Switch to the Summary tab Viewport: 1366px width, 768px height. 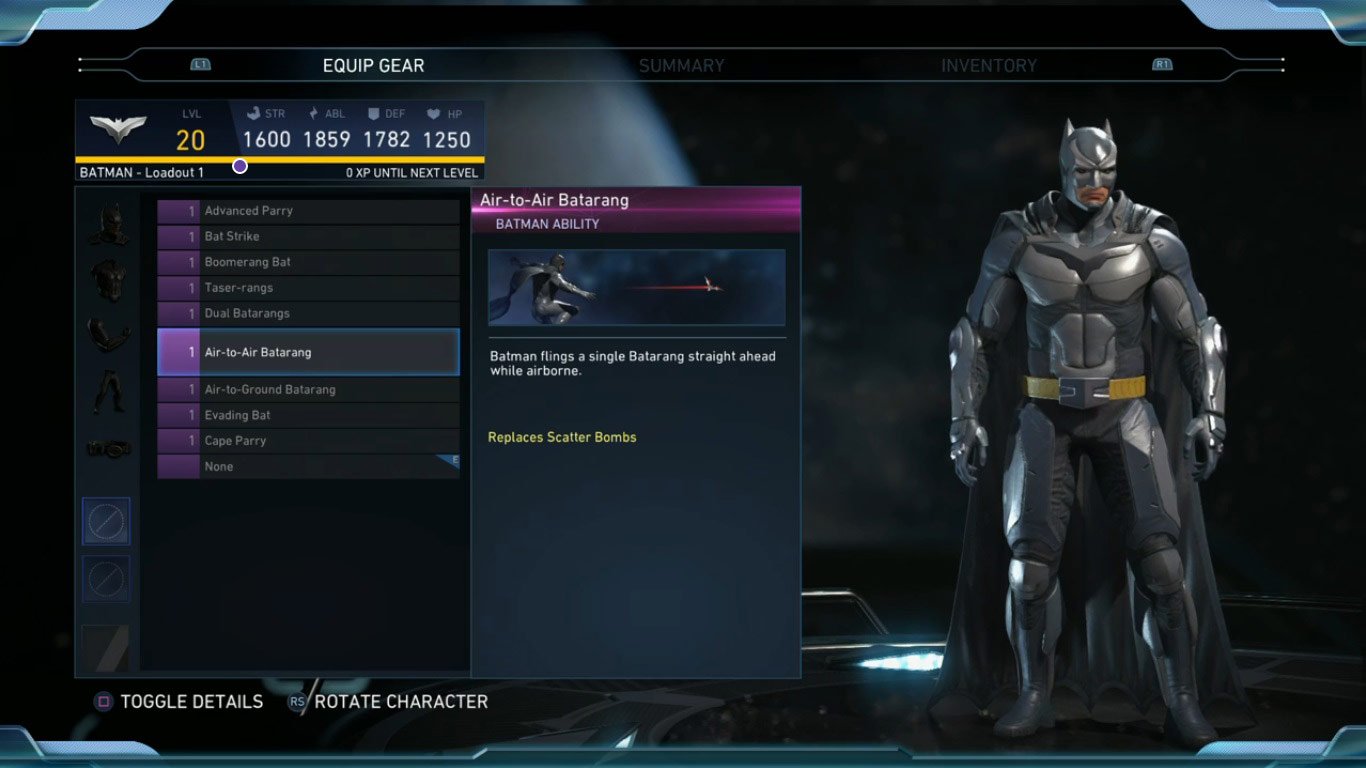coord(681,66)
